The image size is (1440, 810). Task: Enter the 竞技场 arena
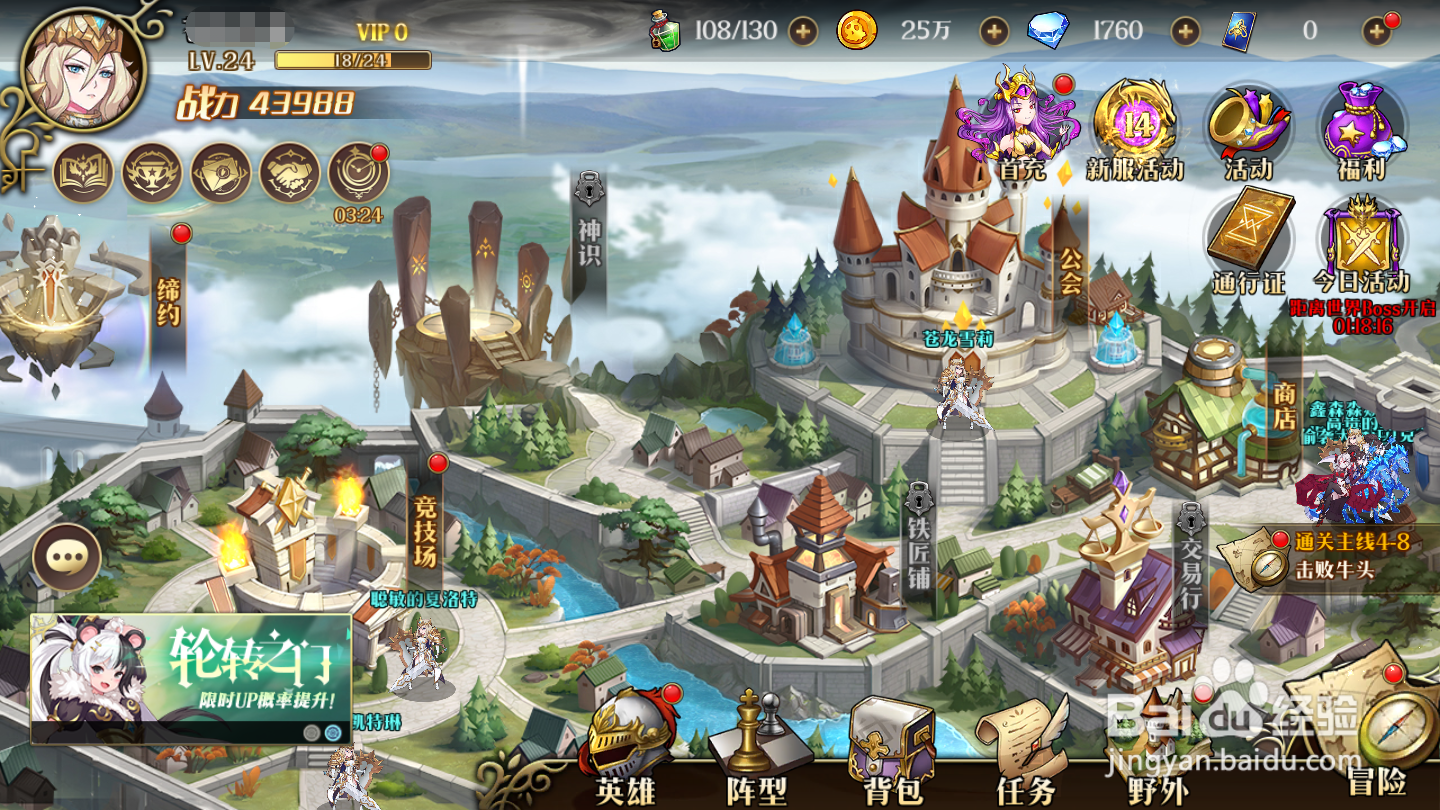(x=427, y=530)
